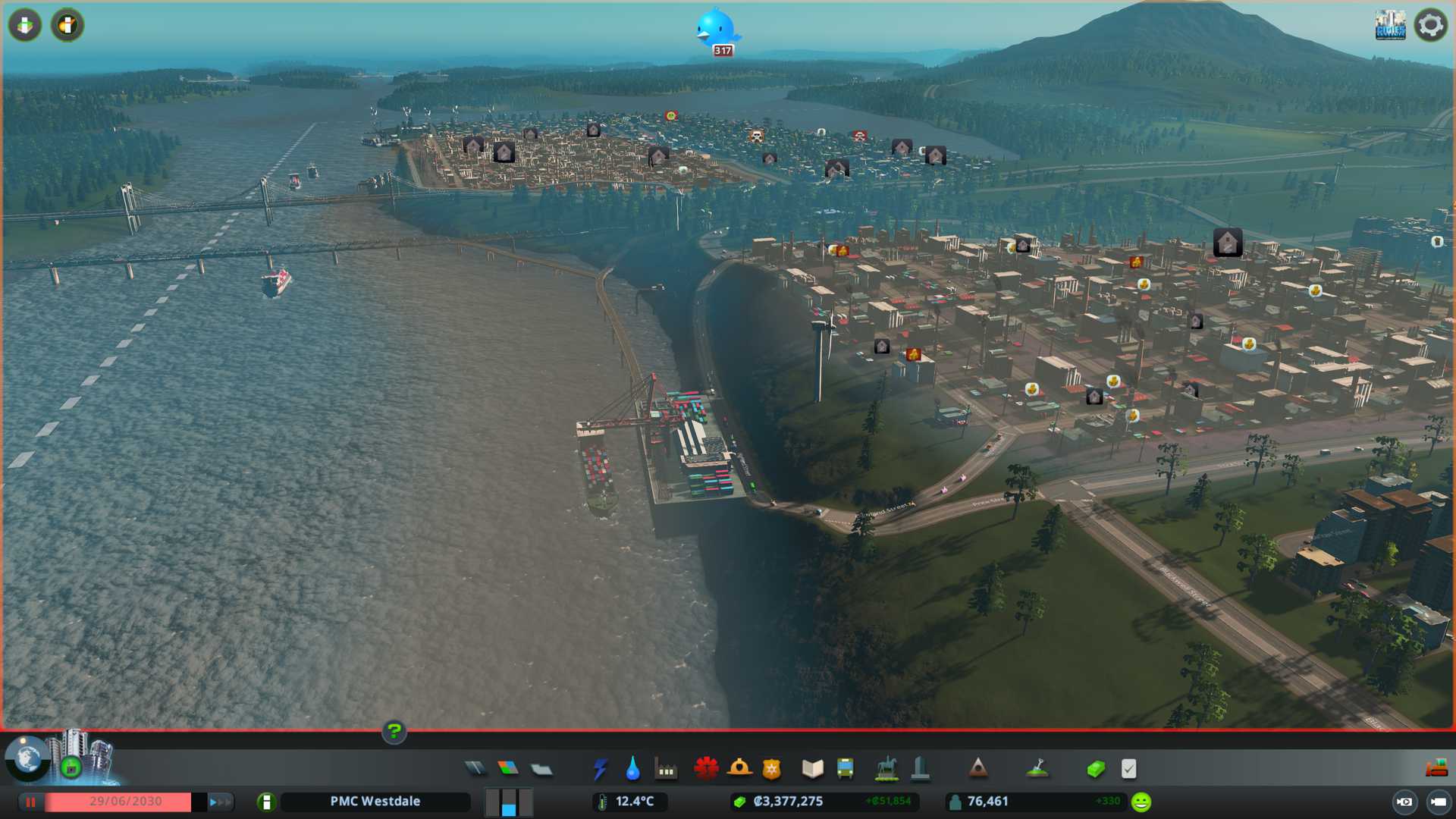Open the globe area view button
This screenshot has width=1456, height=819.
coord(27,758)
